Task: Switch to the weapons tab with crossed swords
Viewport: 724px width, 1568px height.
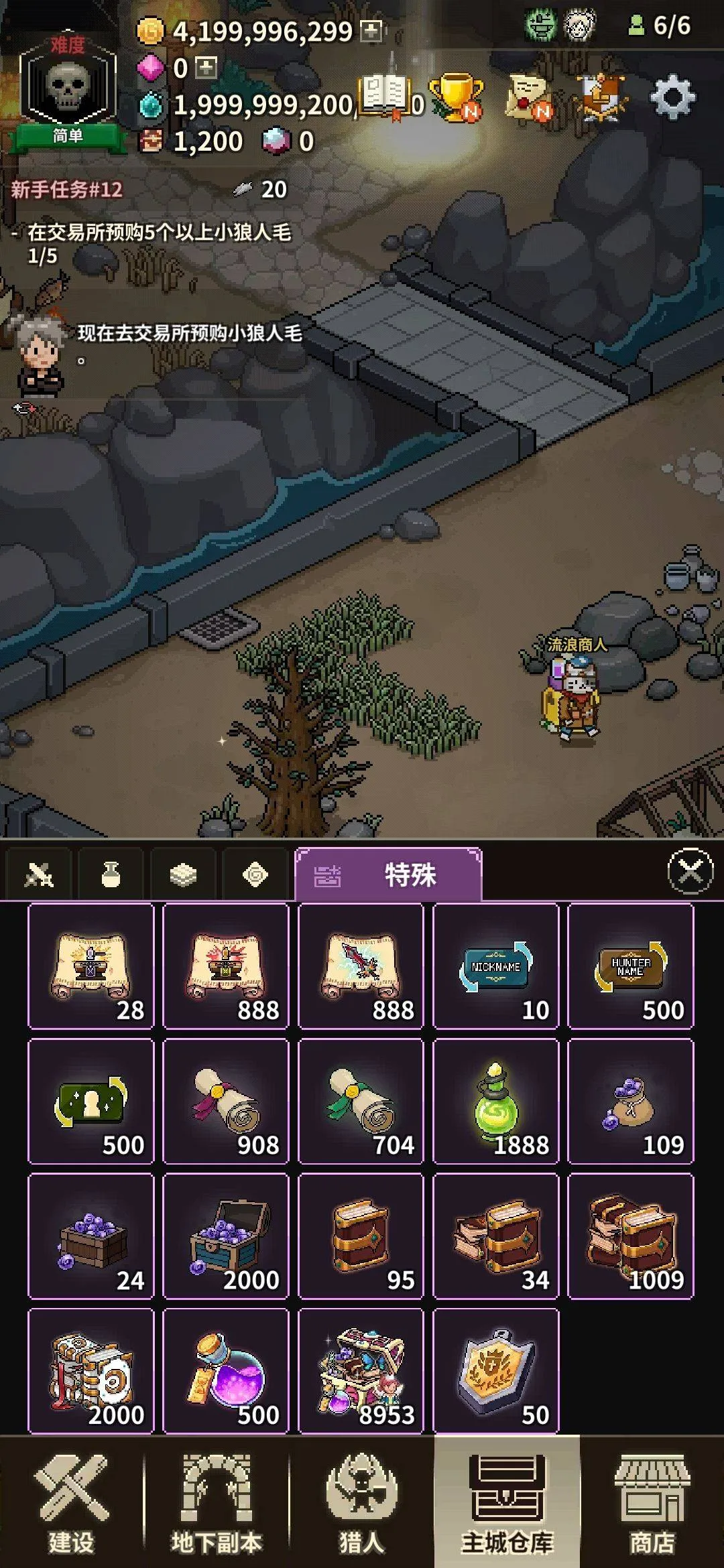Action: [x=38, y=874]
